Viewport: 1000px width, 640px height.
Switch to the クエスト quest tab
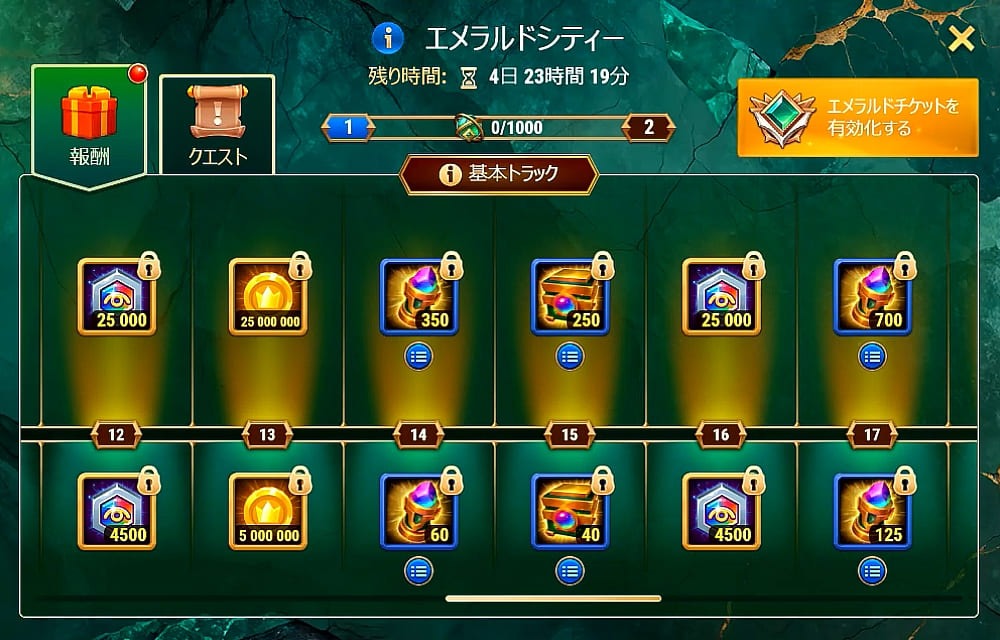click(217, 124)
